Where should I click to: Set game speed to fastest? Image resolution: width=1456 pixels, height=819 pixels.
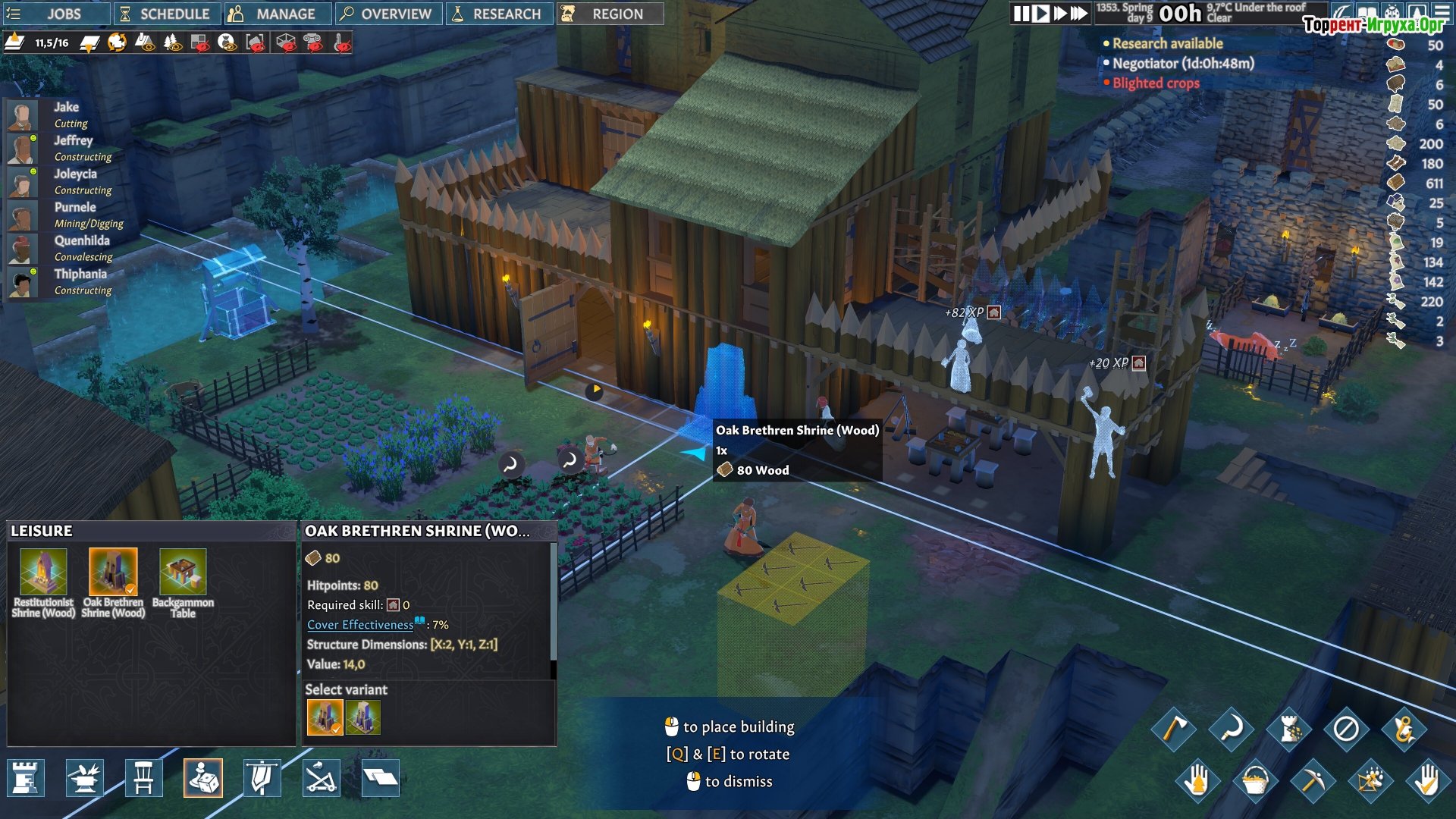(1078, 14)
